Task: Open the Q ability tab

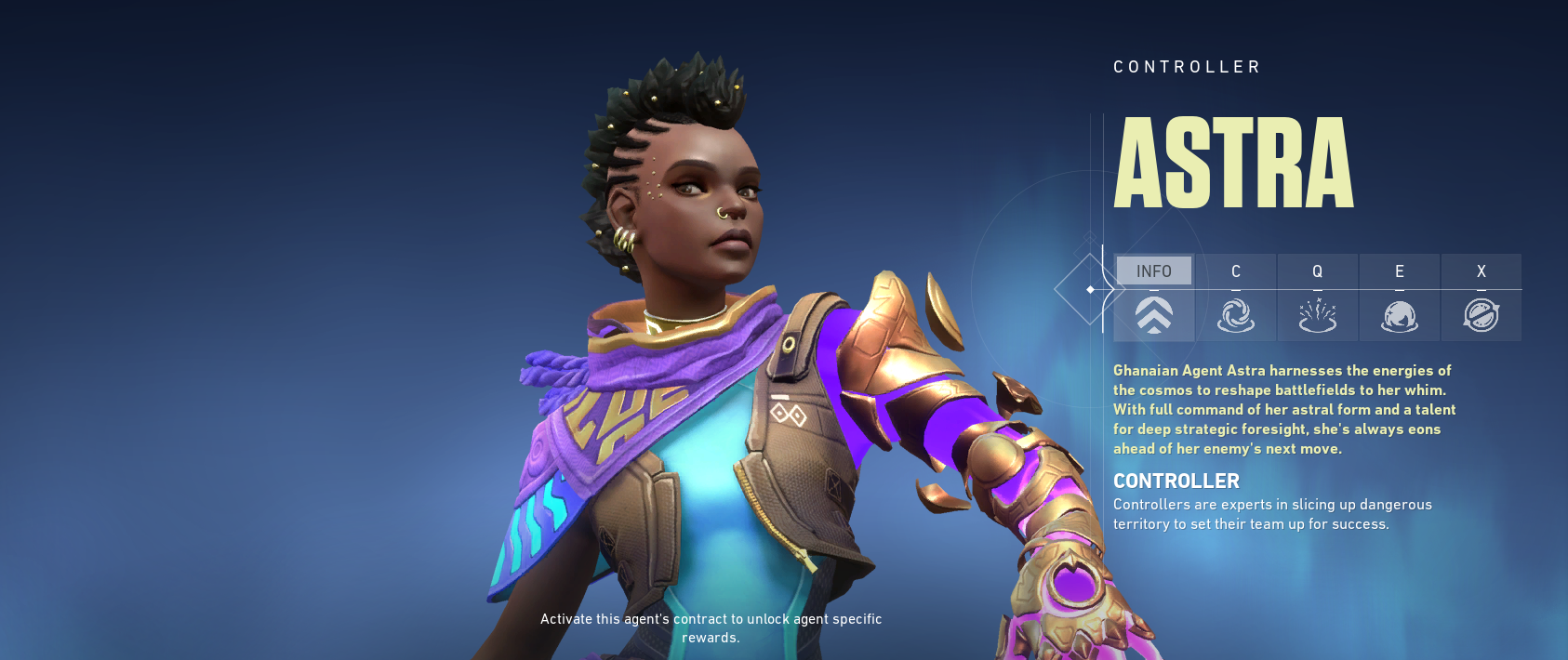Action: coord(1317,297)
